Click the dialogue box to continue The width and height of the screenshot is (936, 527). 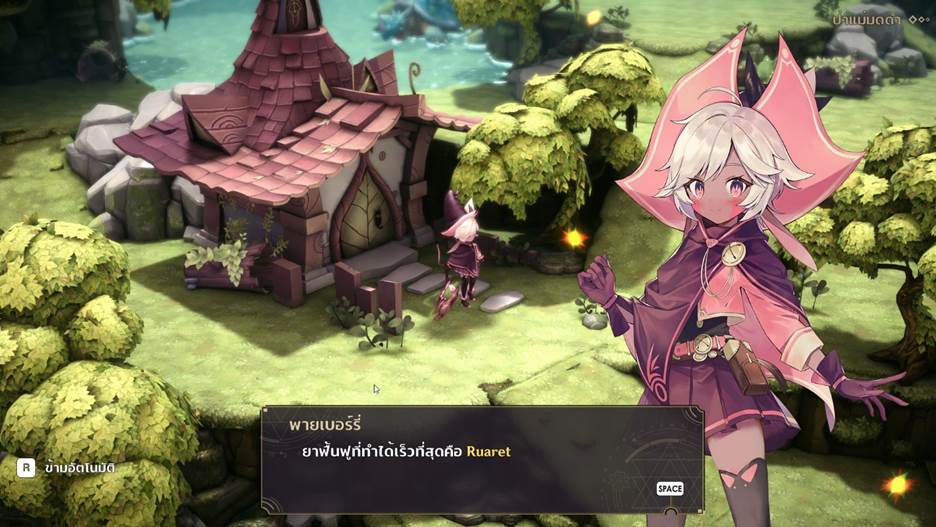[x=480, y=458]
